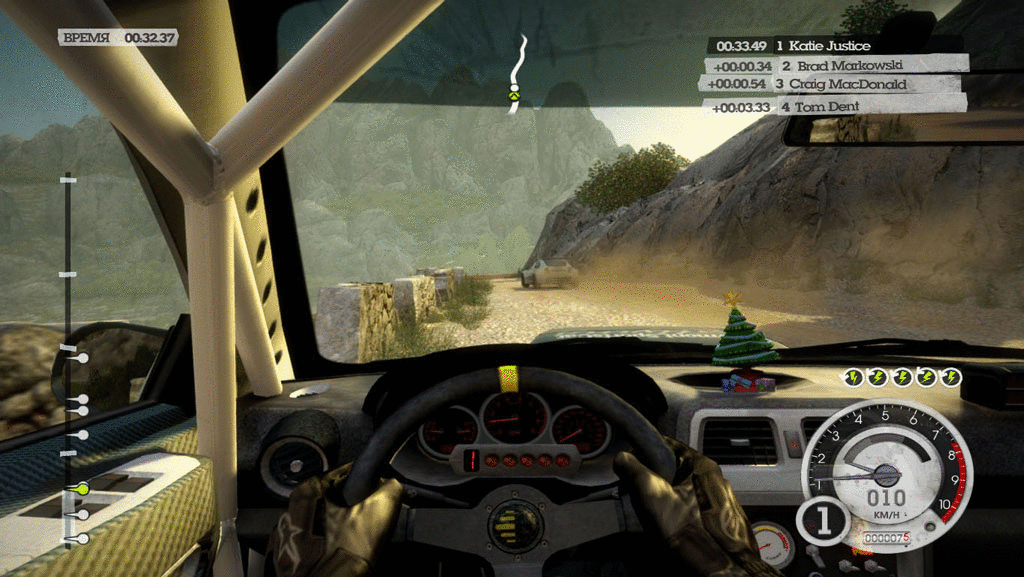Click the green player marker on the stage progress bar

pyautogui.click(x=83, y=488)
